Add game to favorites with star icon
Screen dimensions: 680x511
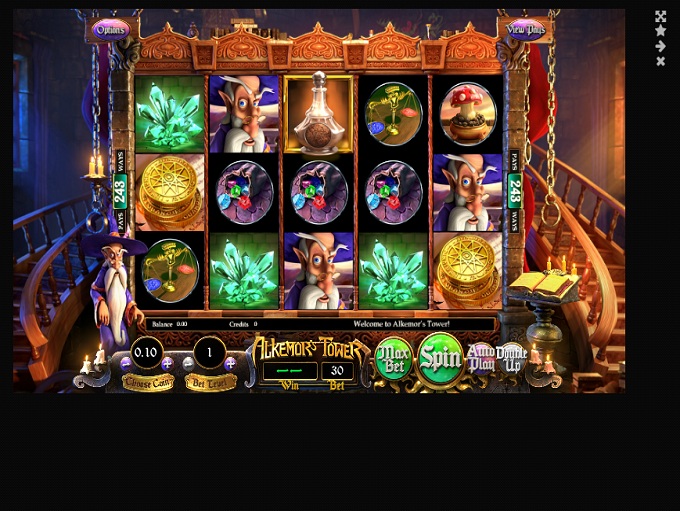pyautogui.click(x=660, y=31)
